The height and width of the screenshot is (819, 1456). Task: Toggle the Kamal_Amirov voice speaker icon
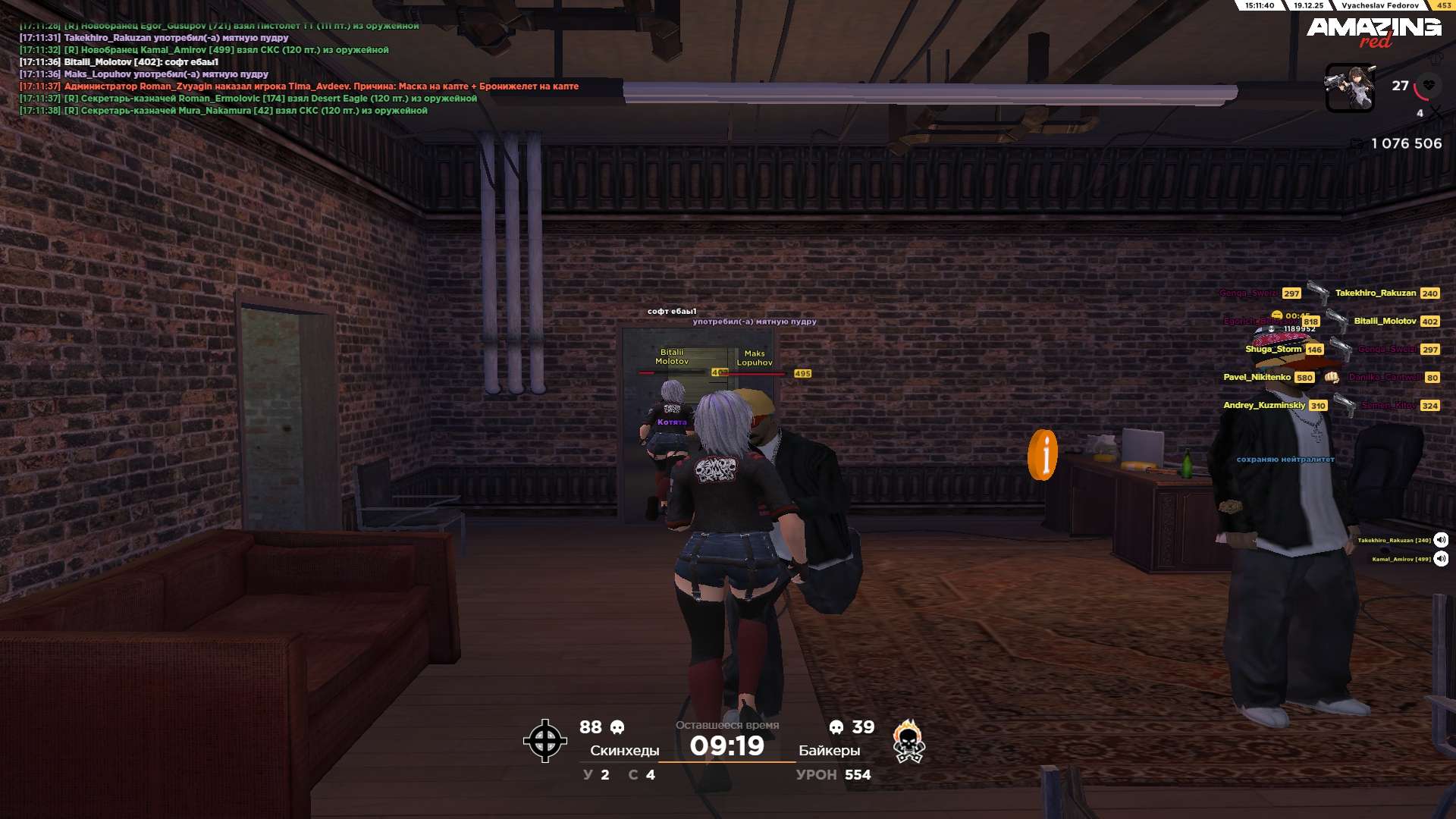click(x=1441, y=559)
